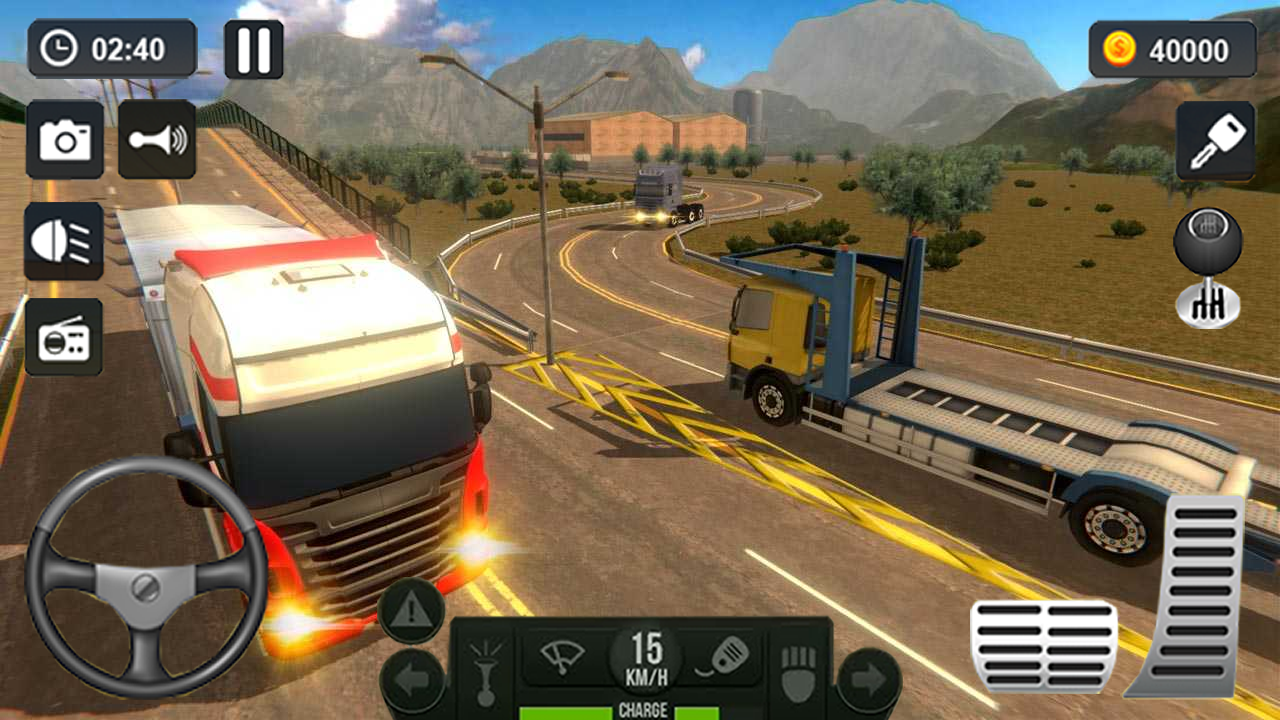Switch the camera view

(65, 140)
